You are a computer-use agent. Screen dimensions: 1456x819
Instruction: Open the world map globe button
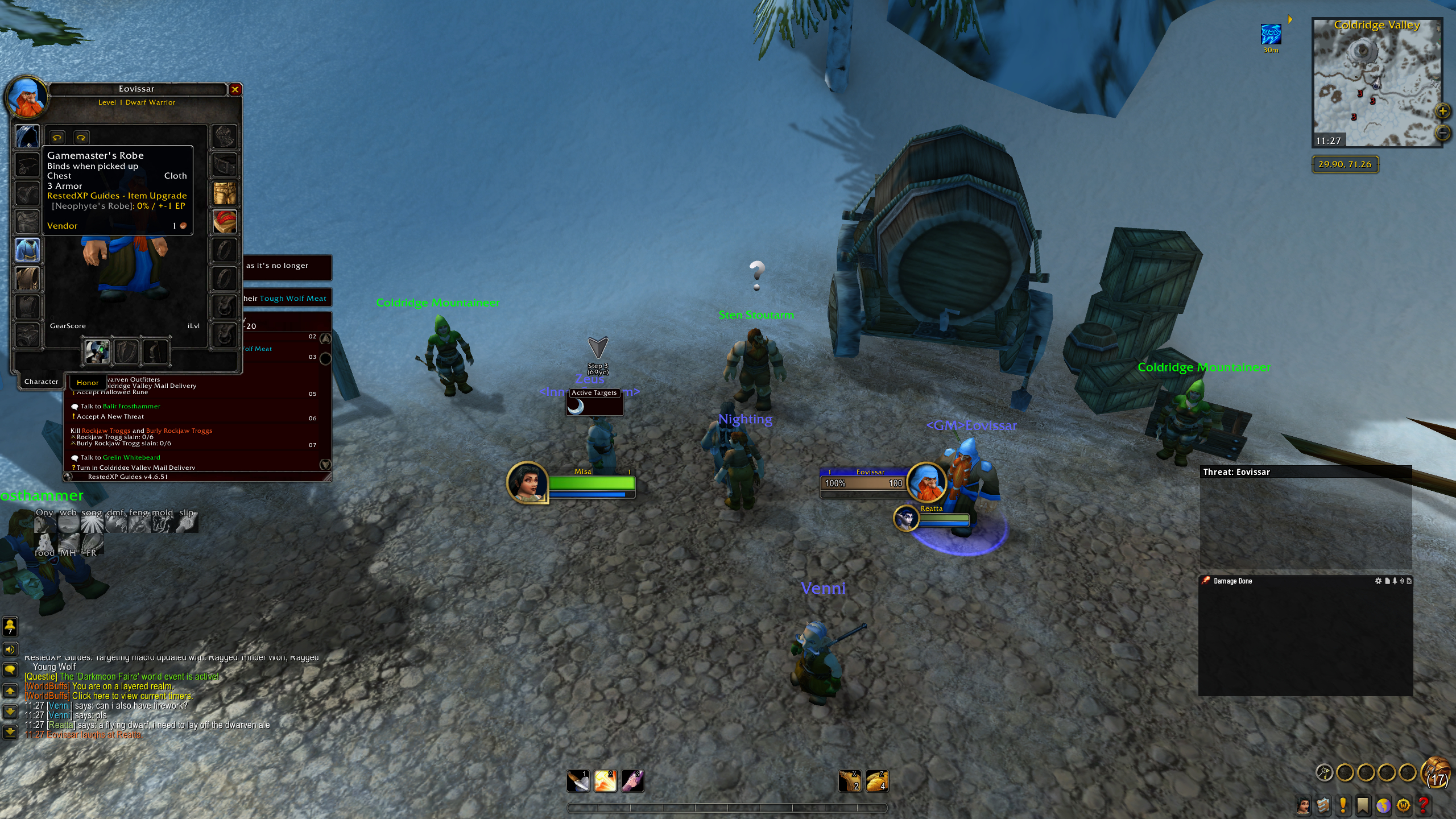coord(1384,805)
